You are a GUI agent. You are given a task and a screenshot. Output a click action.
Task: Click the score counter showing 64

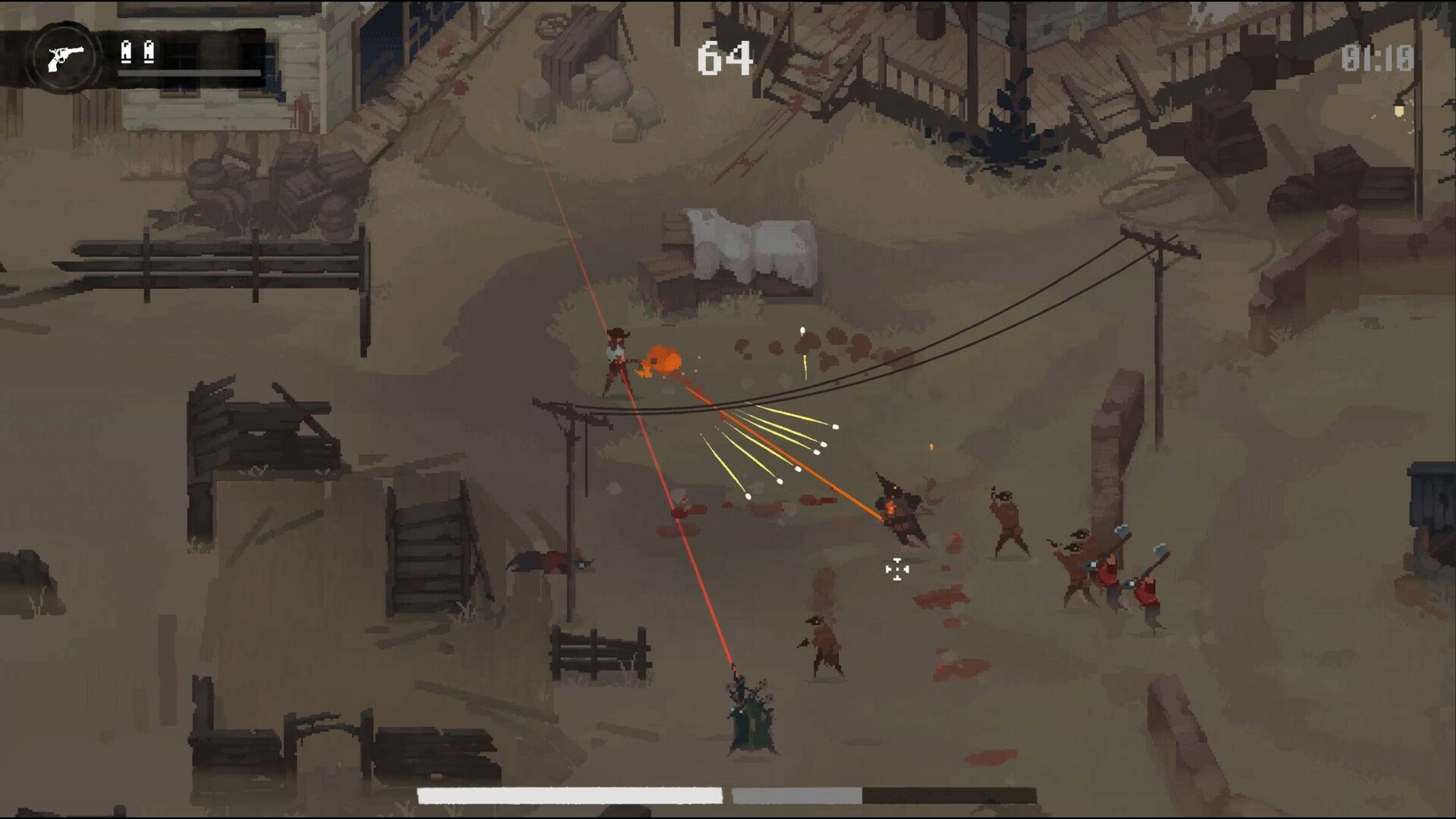click(x=727, y=58)
